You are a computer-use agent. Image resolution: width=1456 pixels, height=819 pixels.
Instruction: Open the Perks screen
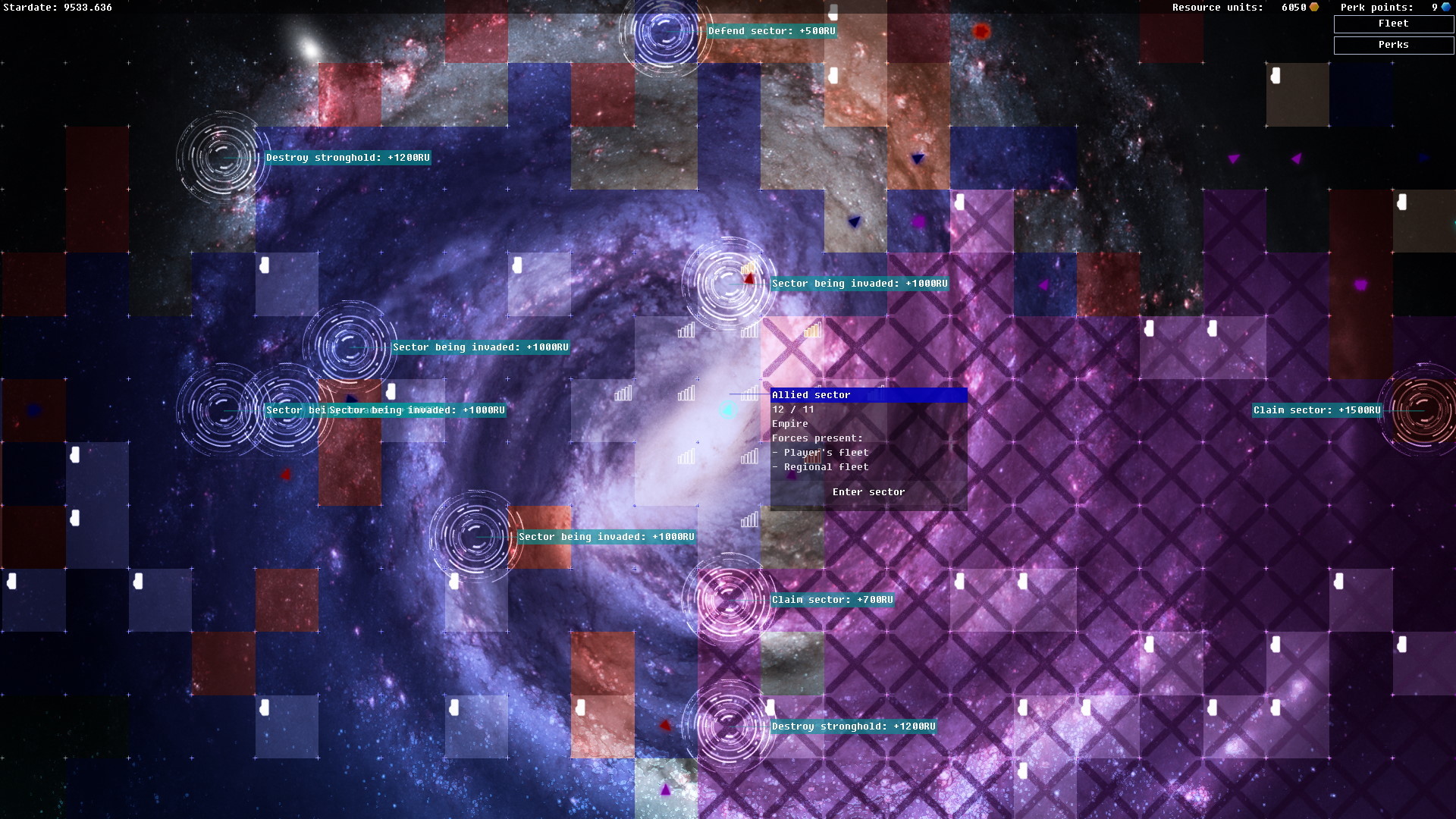[x=1393, y=45]
